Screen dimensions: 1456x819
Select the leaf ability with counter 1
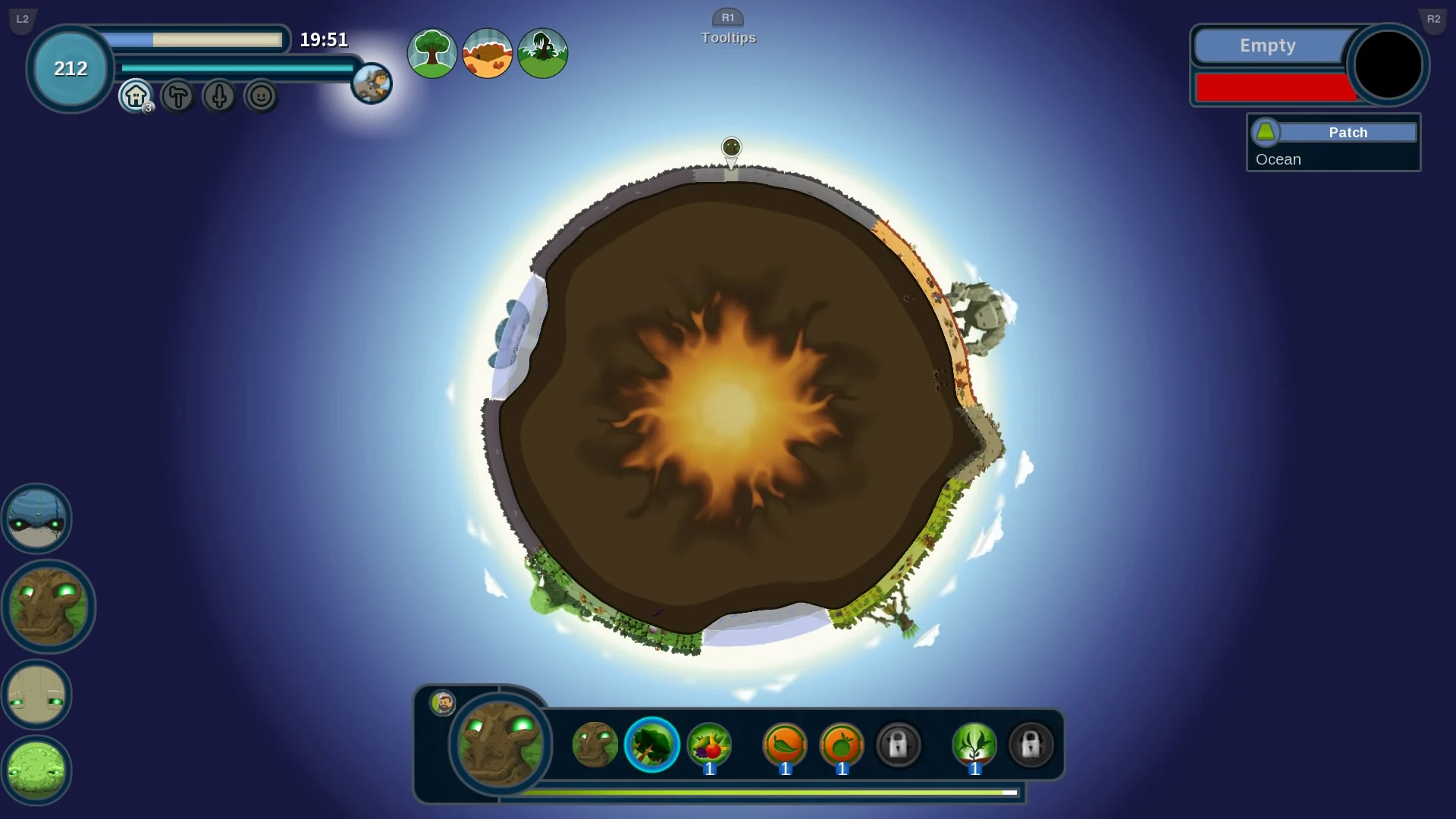[x=785, y=745]
